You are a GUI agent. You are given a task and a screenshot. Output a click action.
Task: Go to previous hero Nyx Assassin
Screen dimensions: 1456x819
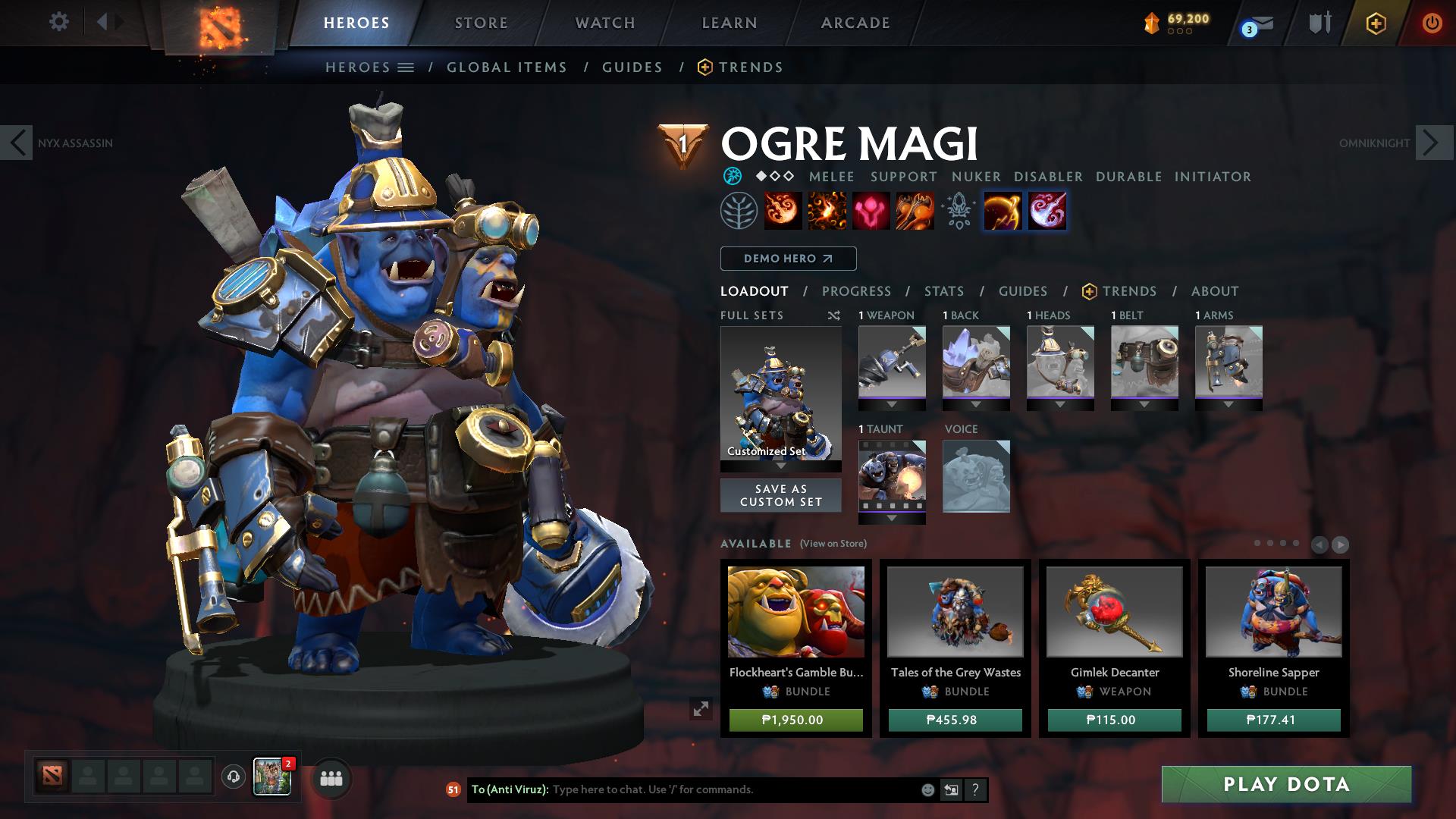click(17, 143)
